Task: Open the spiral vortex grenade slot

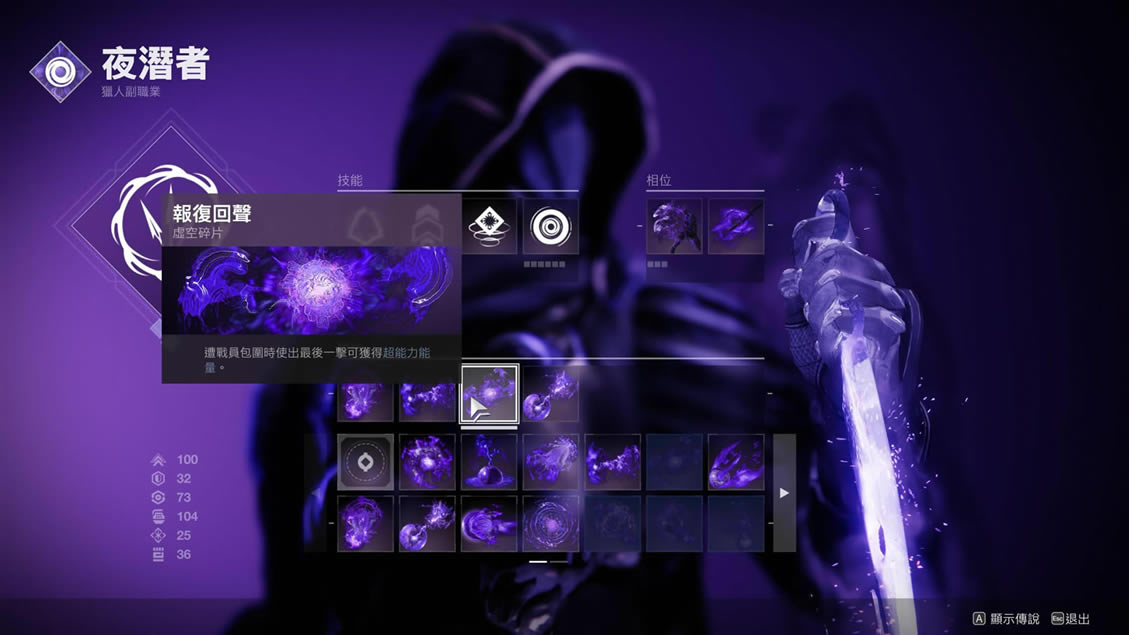Action: (550, 226)
